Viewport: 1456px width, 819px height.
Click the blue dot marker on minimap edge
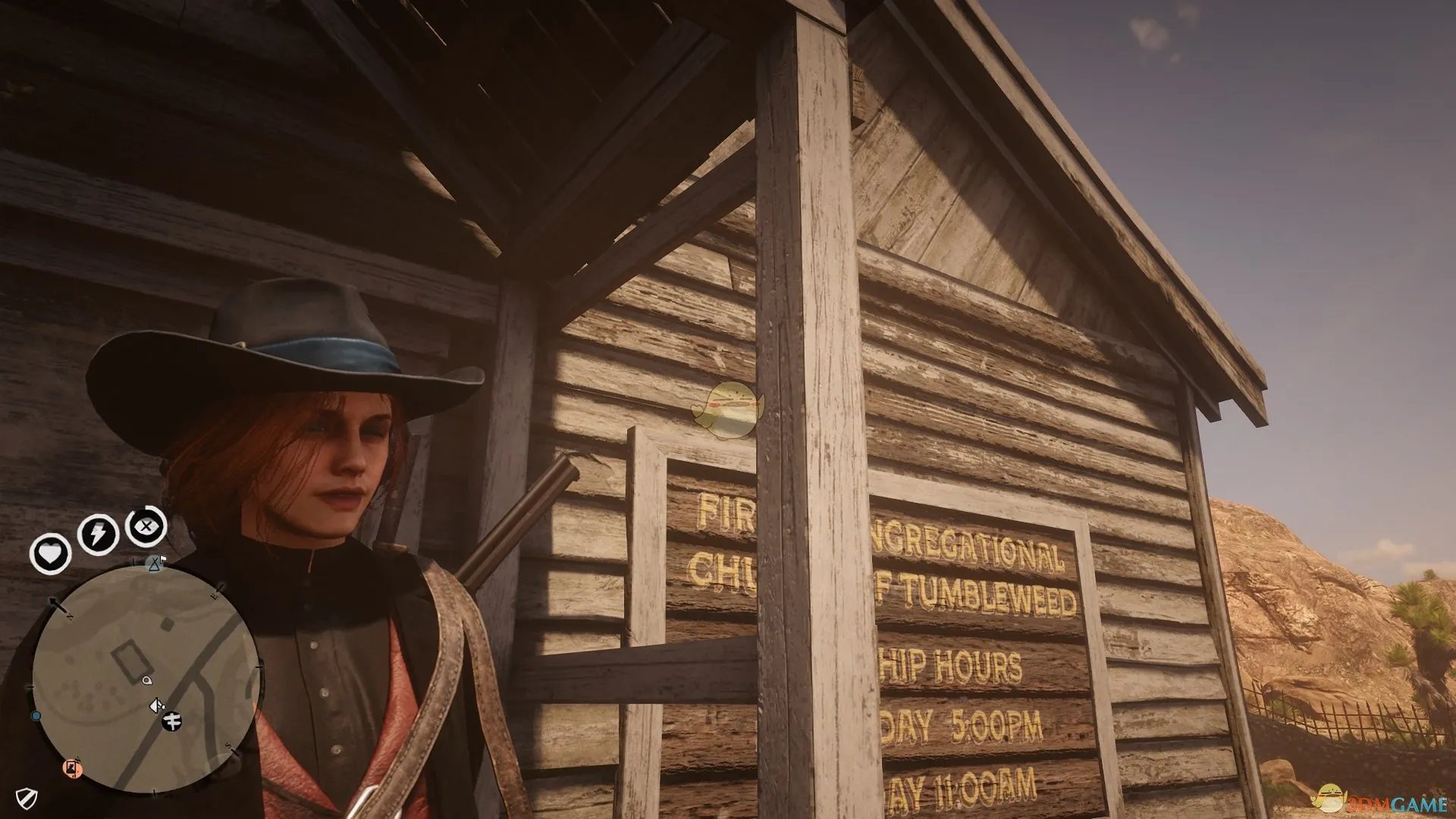(36, 716)
